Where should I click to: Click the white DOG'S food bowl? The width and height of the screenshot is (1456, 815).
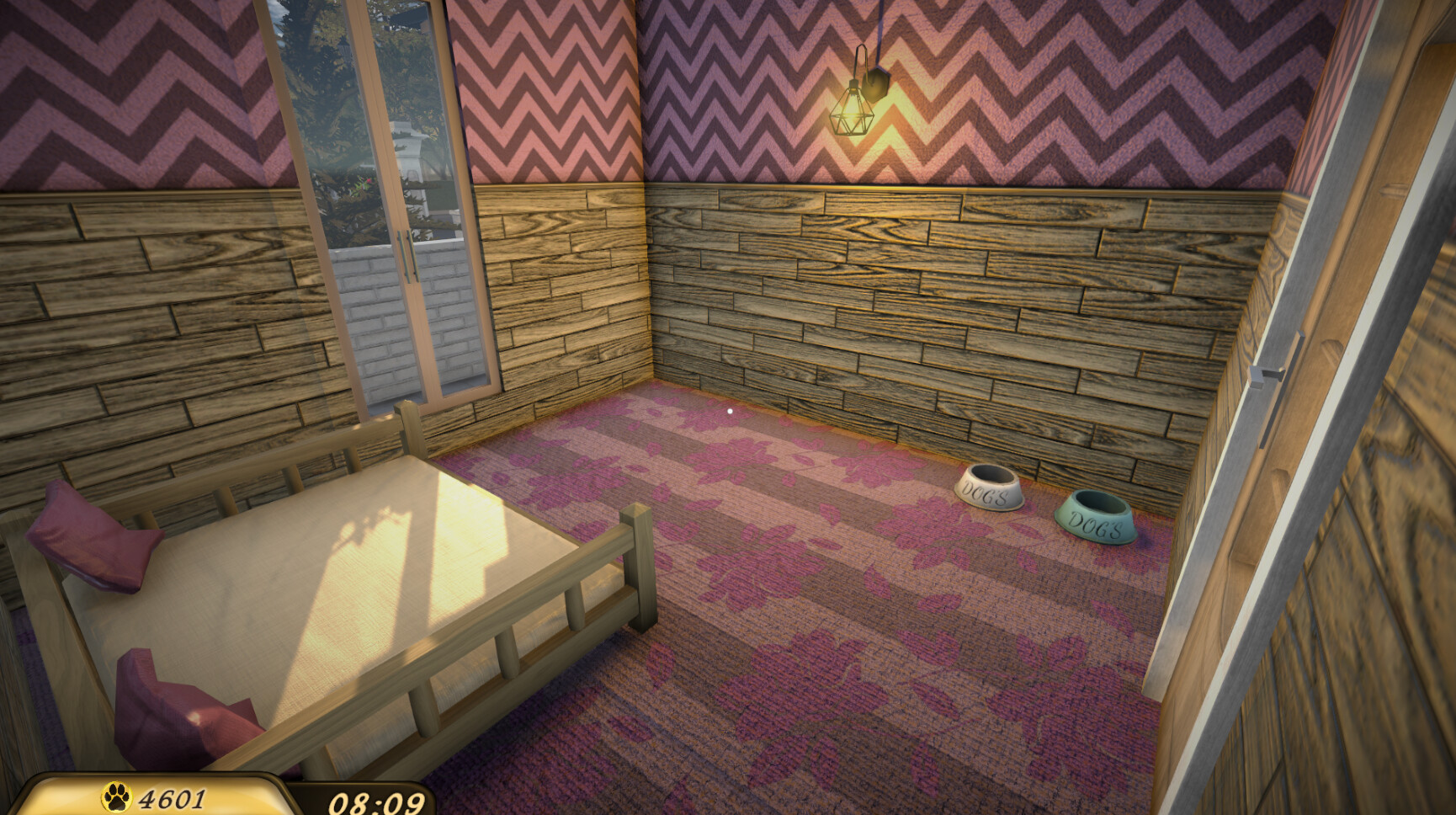coord(990,490)
